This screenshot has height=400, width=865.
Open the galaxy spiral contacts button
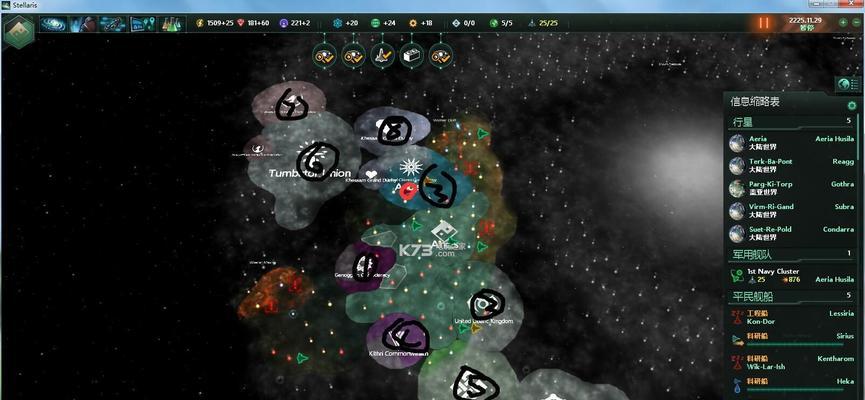(x=53, y=24)
